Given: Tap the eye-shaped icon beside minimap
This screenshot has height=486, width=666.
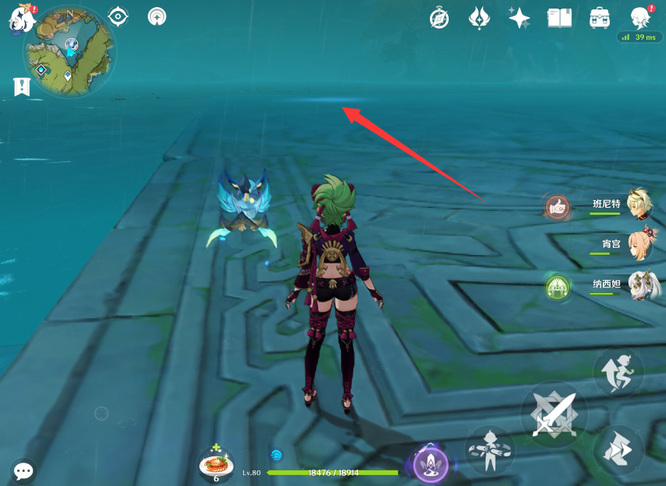Looking at the screenshot, I should tap(119, 16).
